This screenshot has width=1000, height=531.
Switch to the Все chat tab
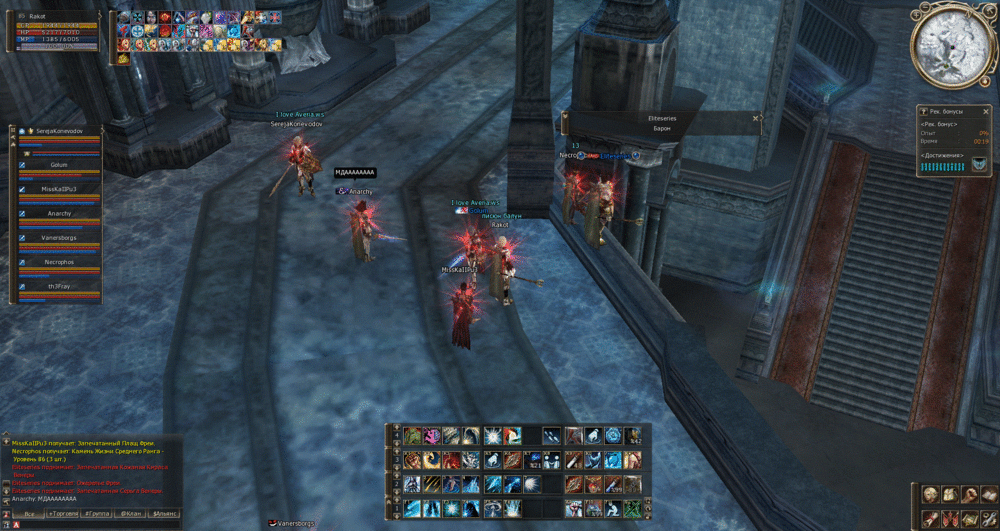point(29,513)
